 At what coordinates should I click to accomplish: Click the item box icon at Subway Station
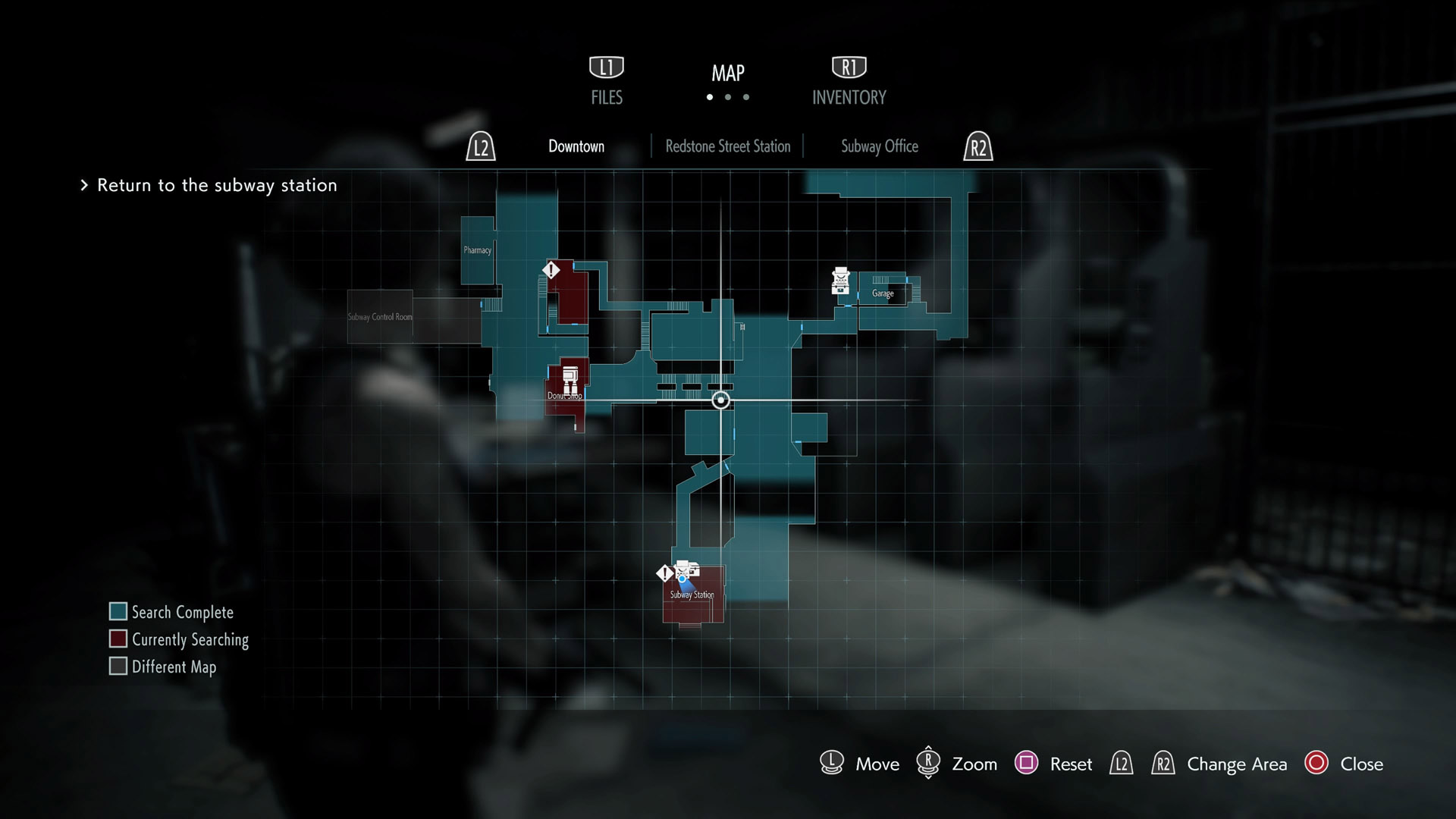[x=695, y=570]
